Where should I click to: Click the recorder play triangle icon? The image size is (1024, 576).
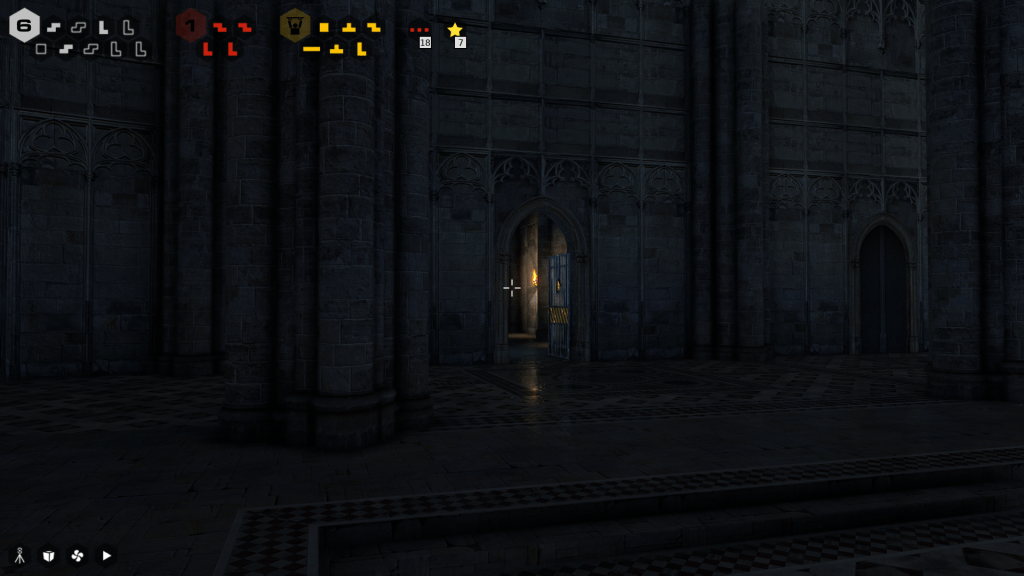(x=107, y=555)
